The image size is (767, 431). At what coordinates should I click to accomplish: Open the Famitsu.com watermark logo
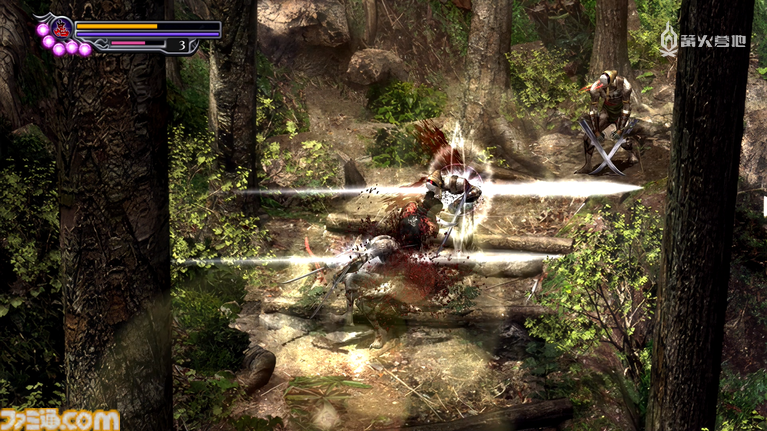[x=60, y=419]
